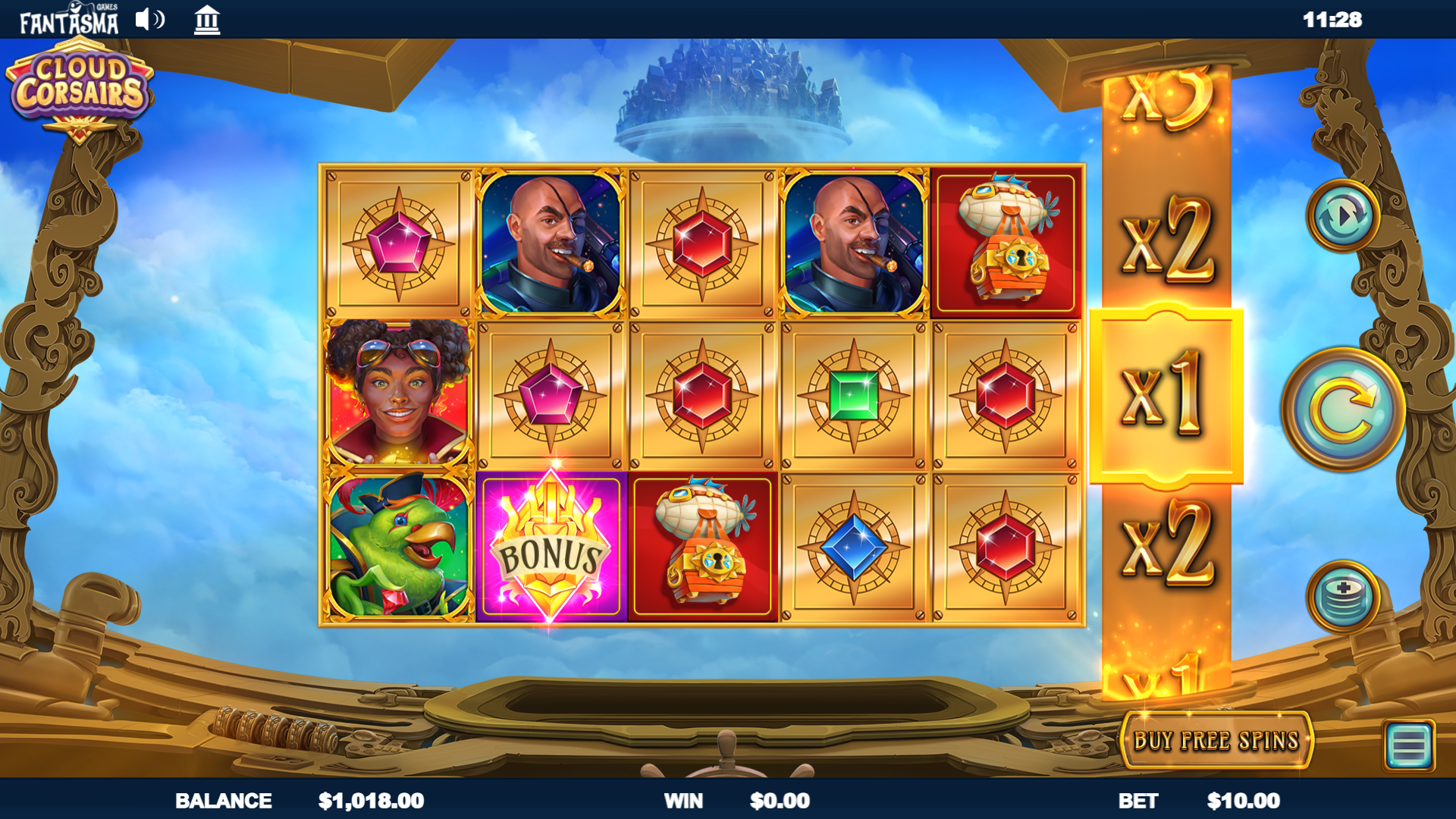Open the autoplay spin options
This screenshot has width=1456, height=819.
(1343, 216)
